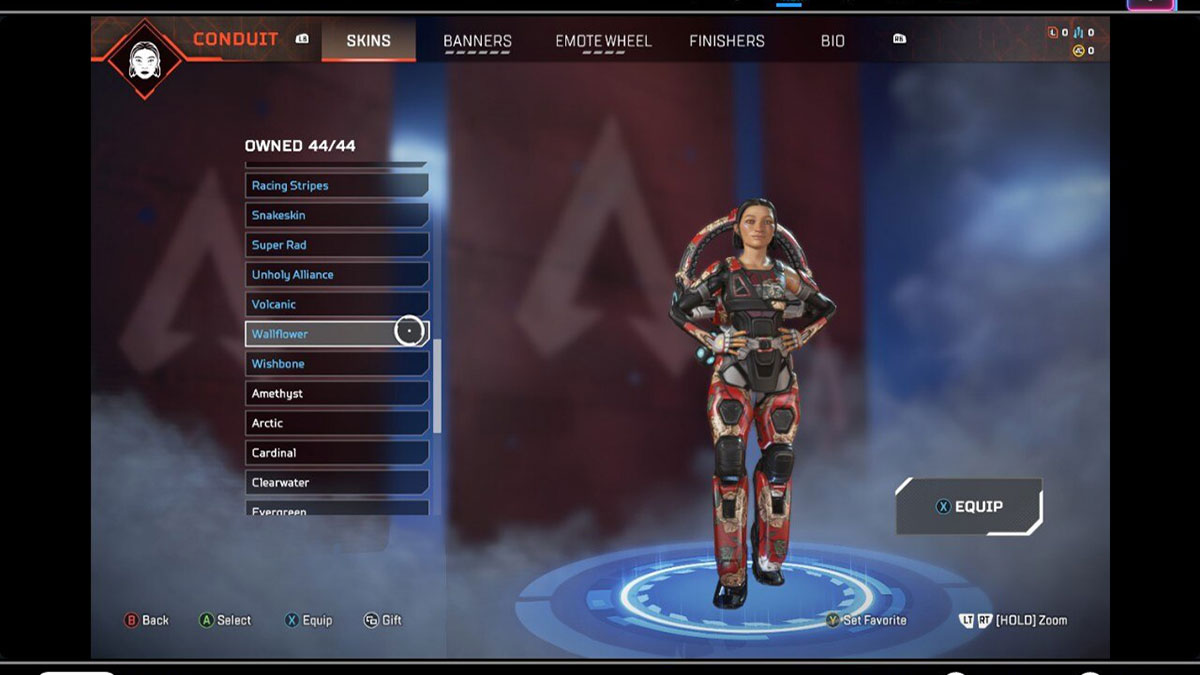Viewport: 1200px width, 675px height.
Task: Choose the Volcanic skin
Action: tap(336, 304)
